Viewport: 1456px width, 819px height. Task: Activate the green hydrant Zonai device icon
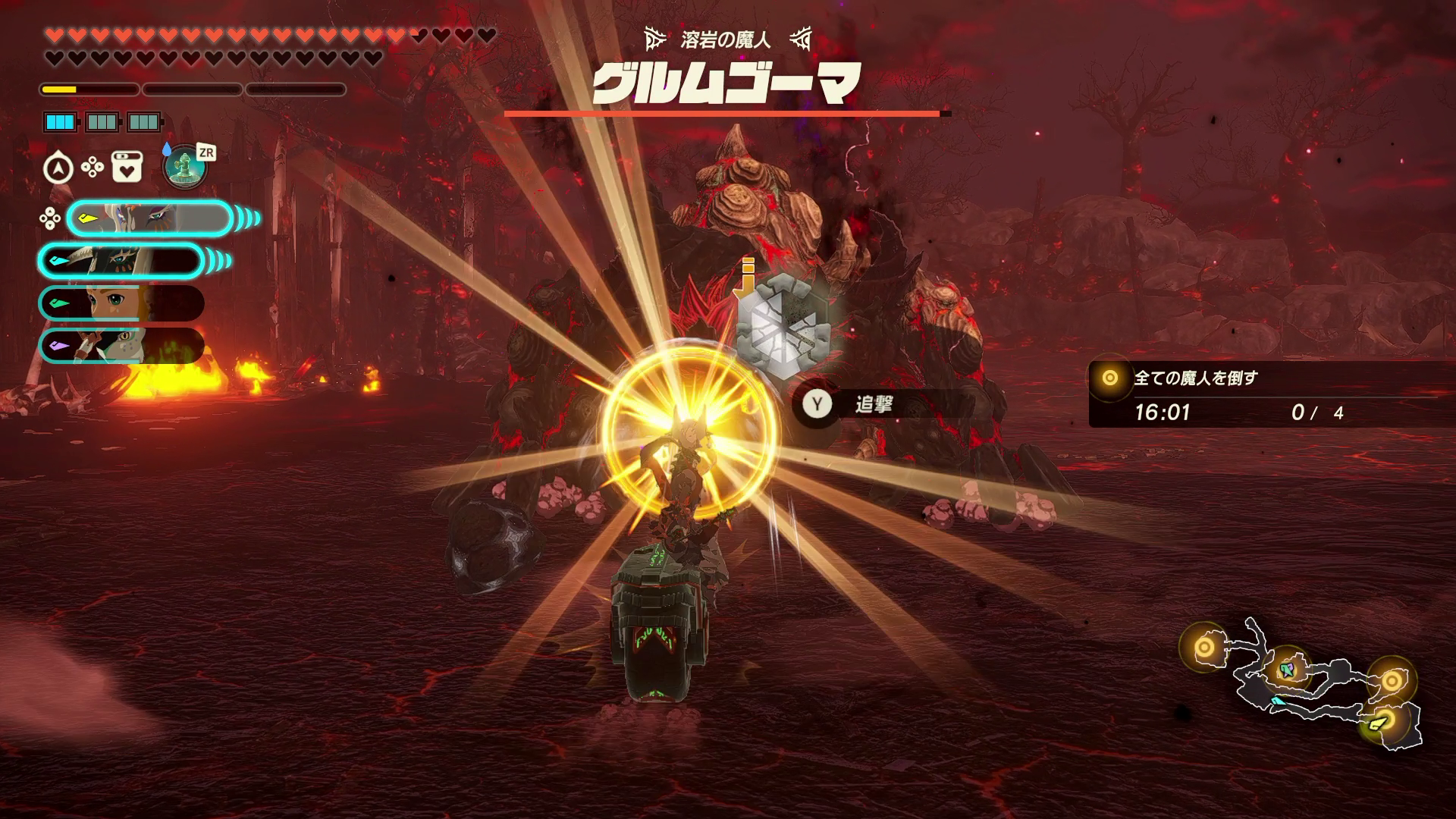184,167
